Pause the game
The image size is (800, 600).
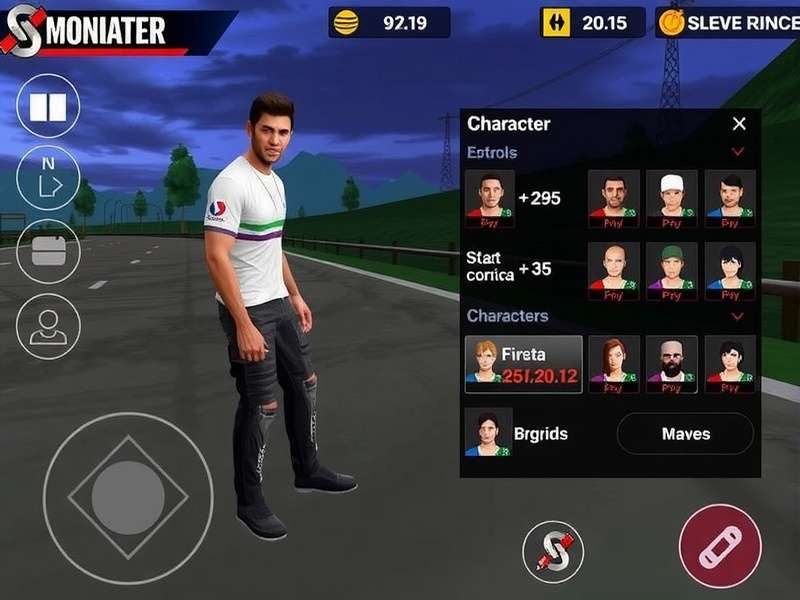(x=48, y=107)
